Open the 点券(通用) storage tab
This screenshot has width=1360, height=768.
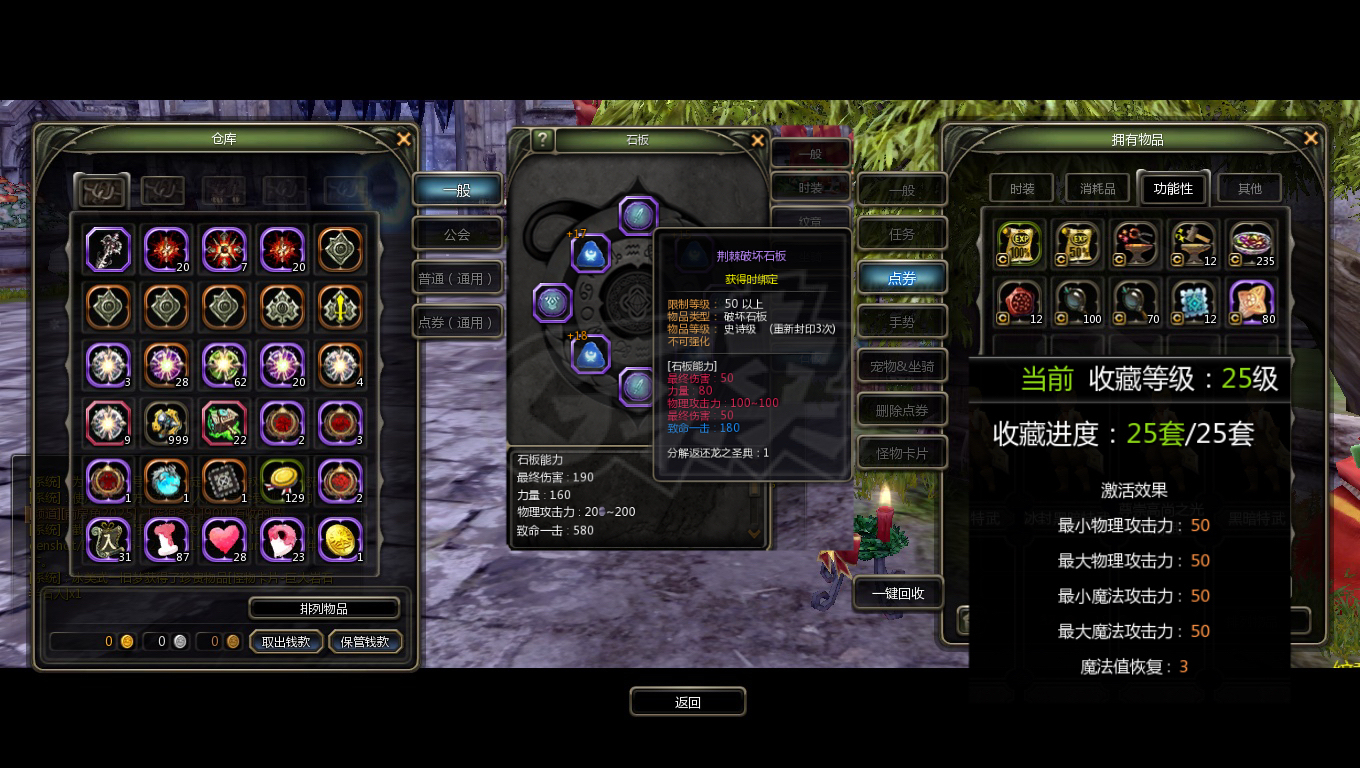[457, 322]
